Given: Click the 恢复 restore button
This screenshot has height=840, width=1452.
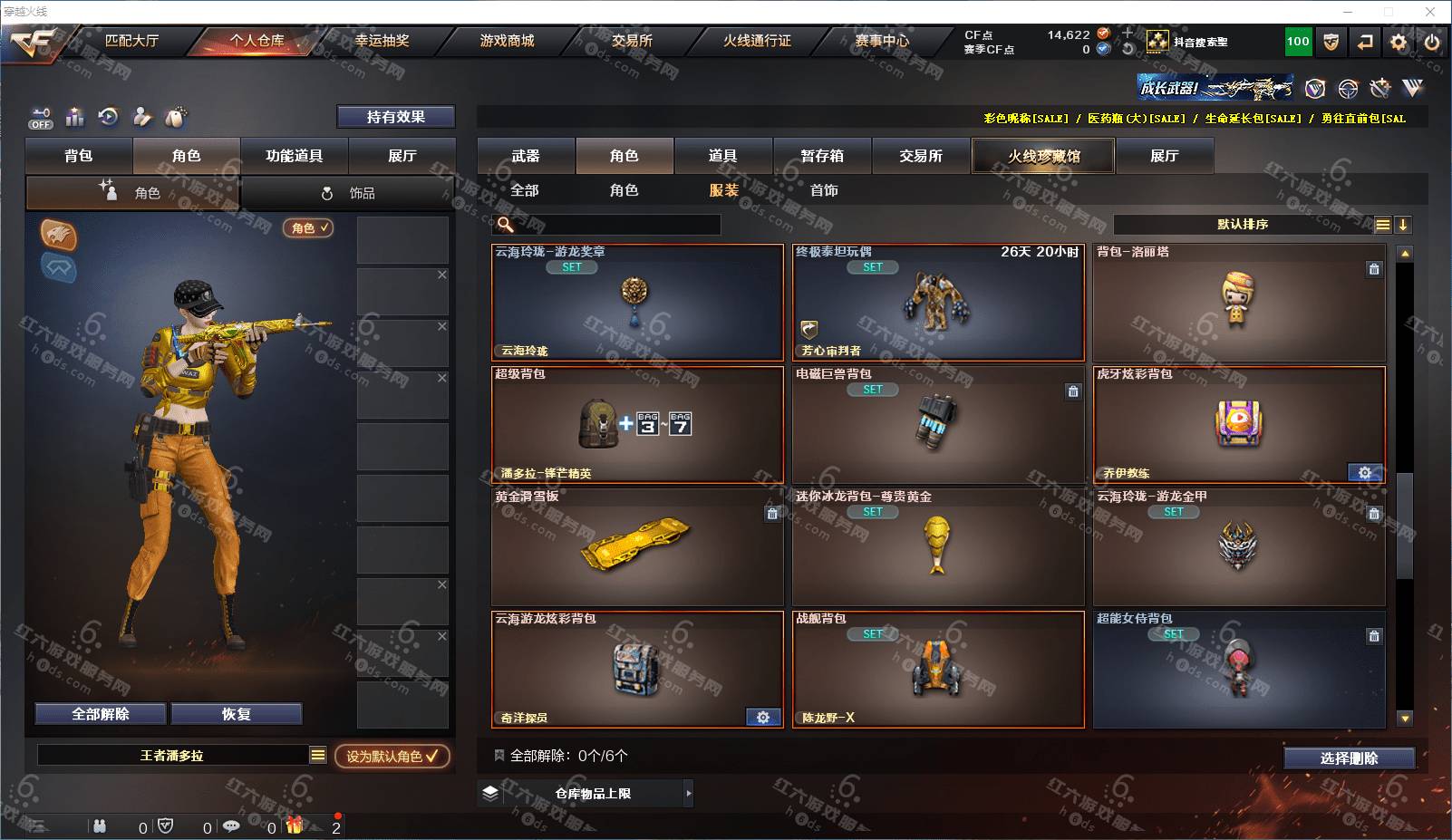Looking at the screenshot, I should (236, 714).
